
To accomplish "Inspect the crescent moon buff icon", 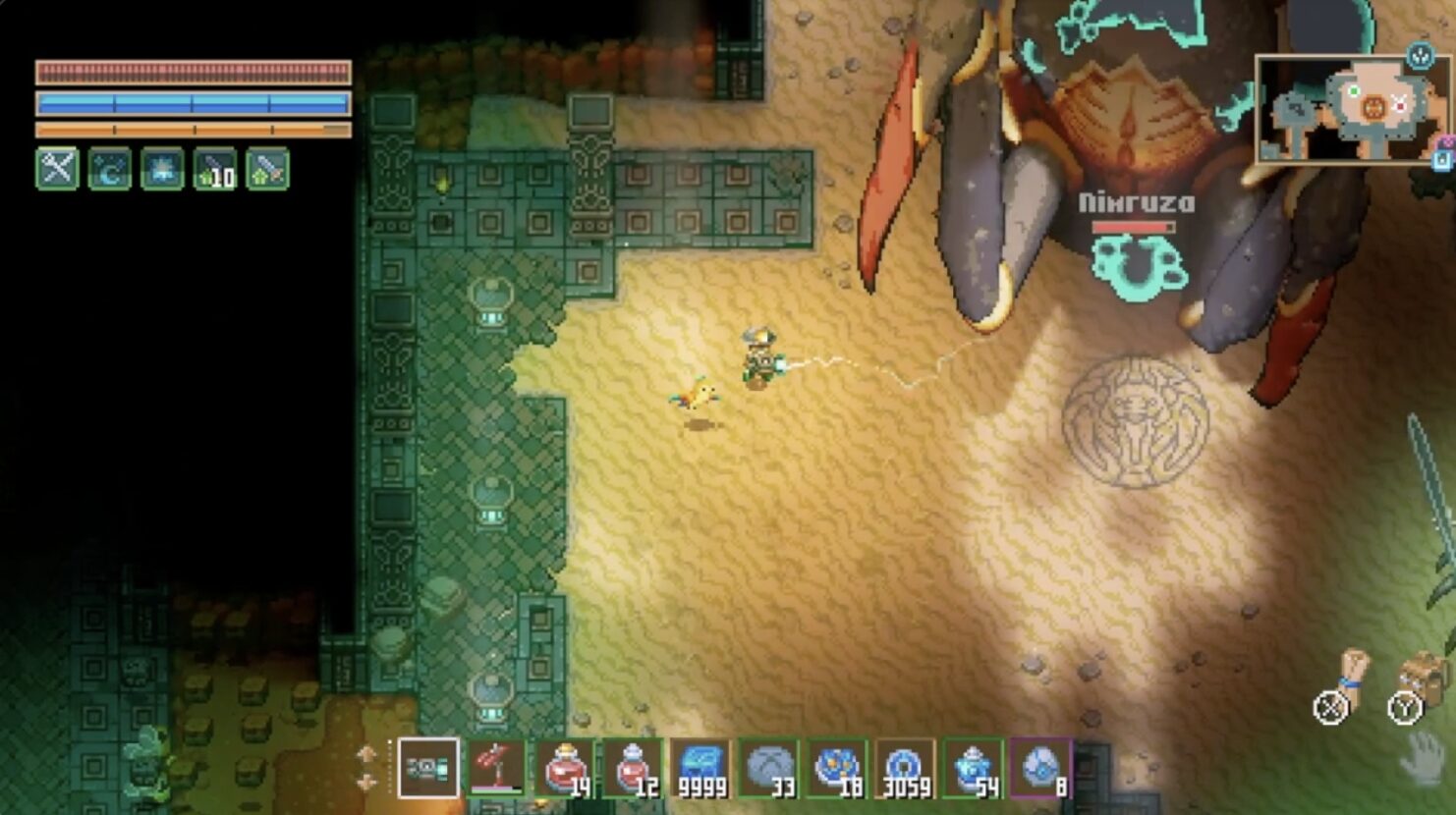I will 110,169.
